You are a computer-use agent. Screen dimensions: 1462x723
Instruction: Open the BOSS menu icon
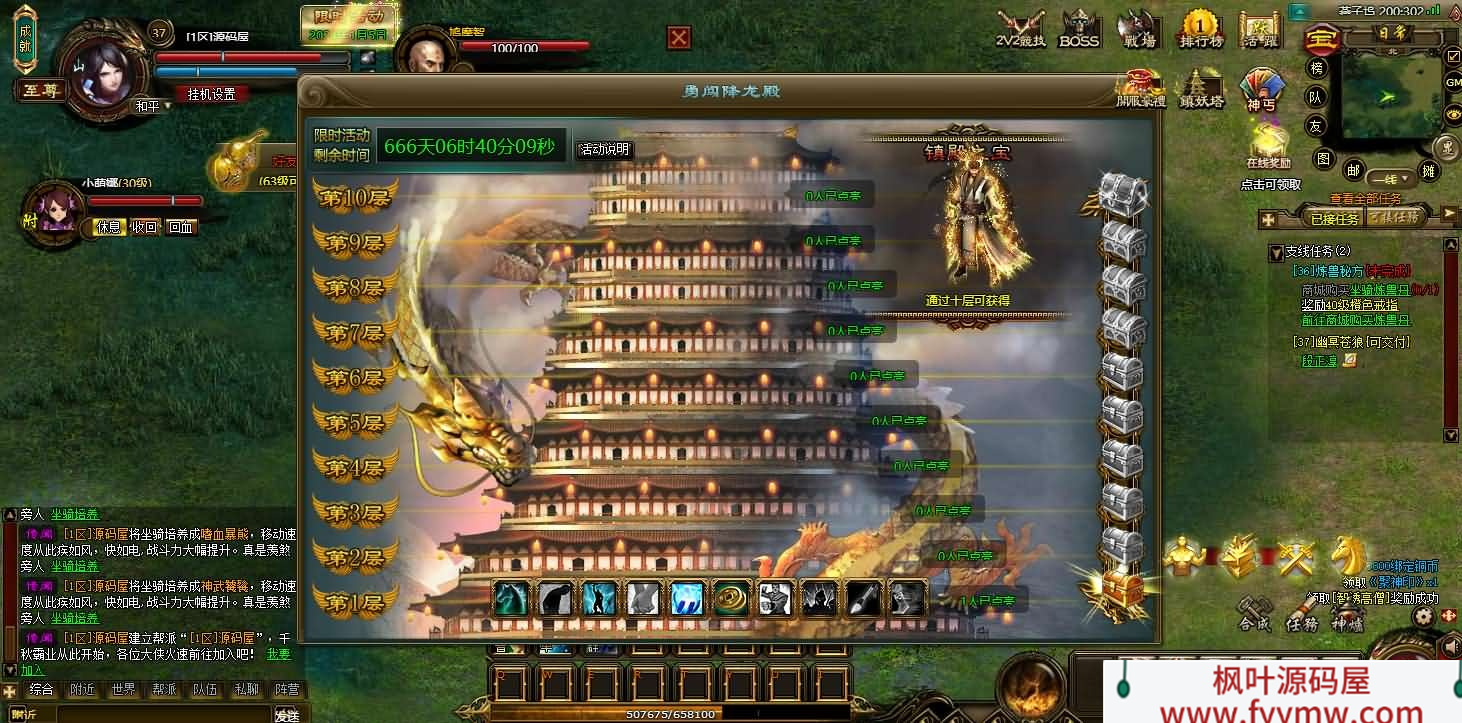(x=1079, y=29)
